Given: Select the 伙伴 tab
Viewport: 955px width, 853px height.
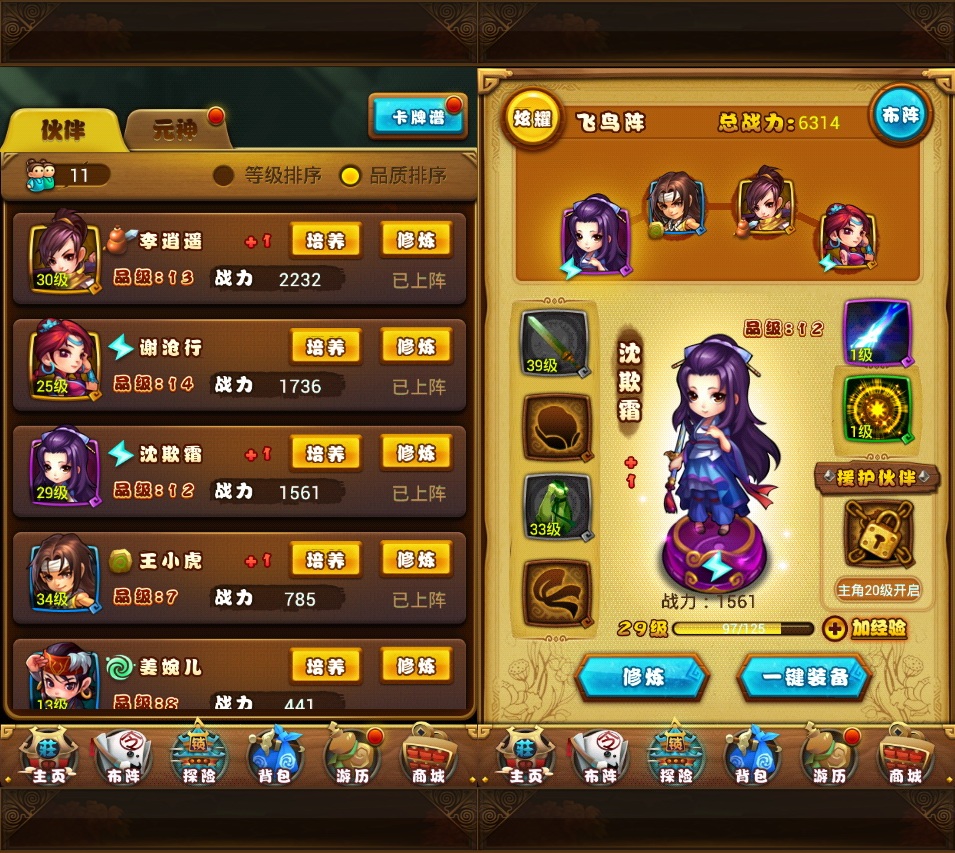Looking at the screenshot, I should [x=63, y=130].
